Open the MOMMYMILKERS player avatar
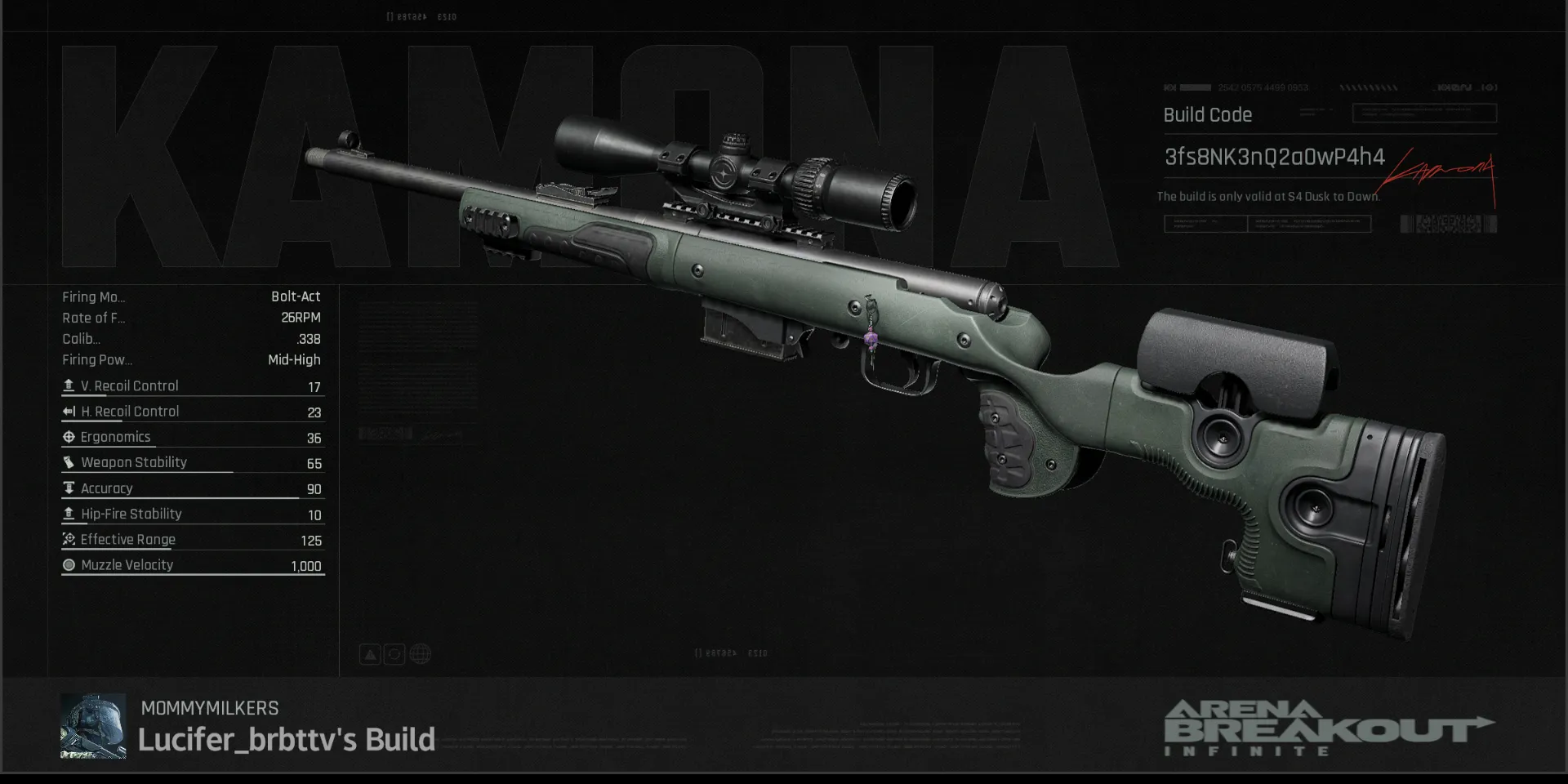 (93, 726)
